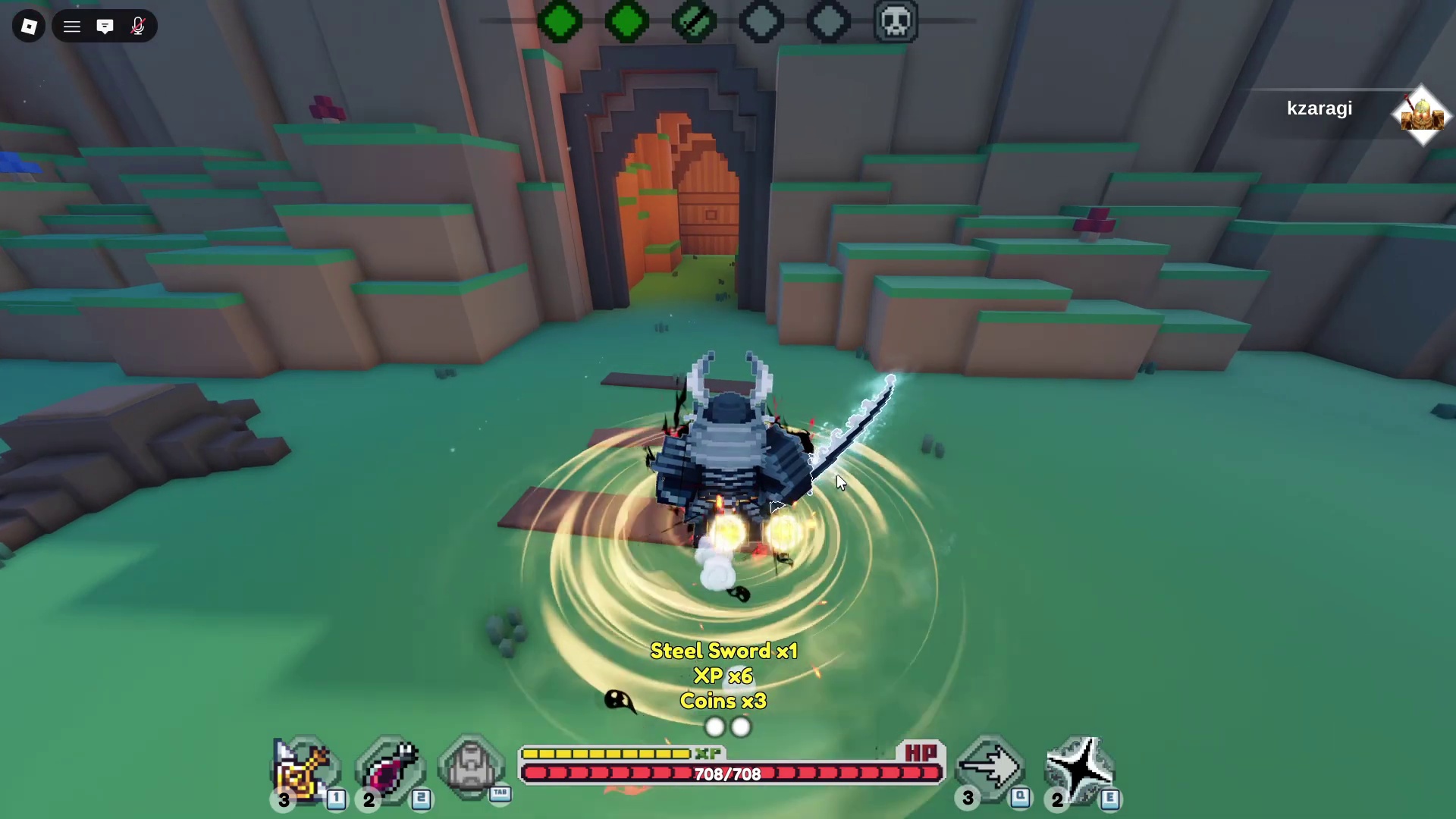Activate the arrow dash ability
Image resolution: width=1456 pixels, height=819 pixels.
tap(990, 769)
